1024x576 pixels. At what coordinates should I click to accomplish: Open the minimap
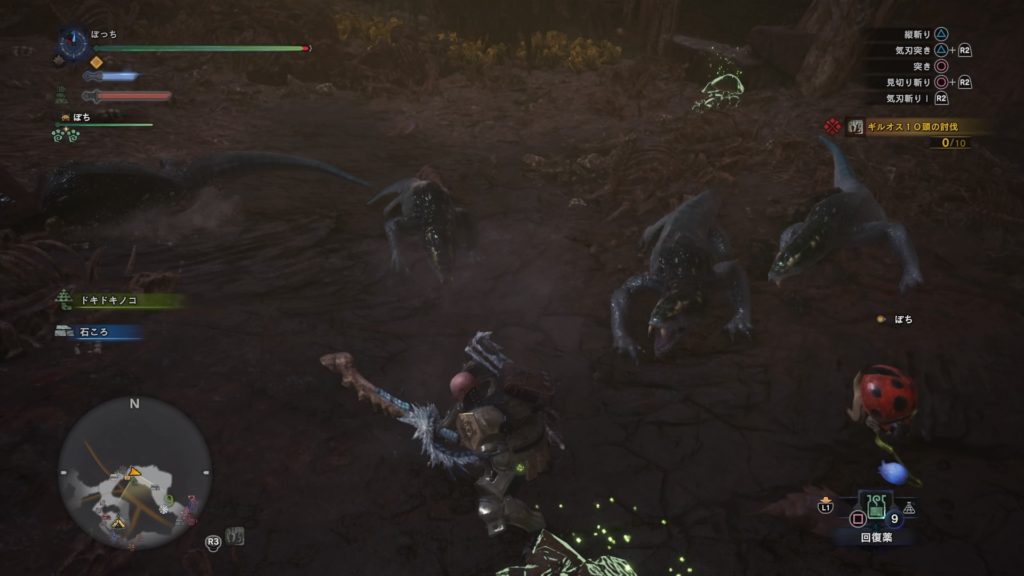[134, 472]
